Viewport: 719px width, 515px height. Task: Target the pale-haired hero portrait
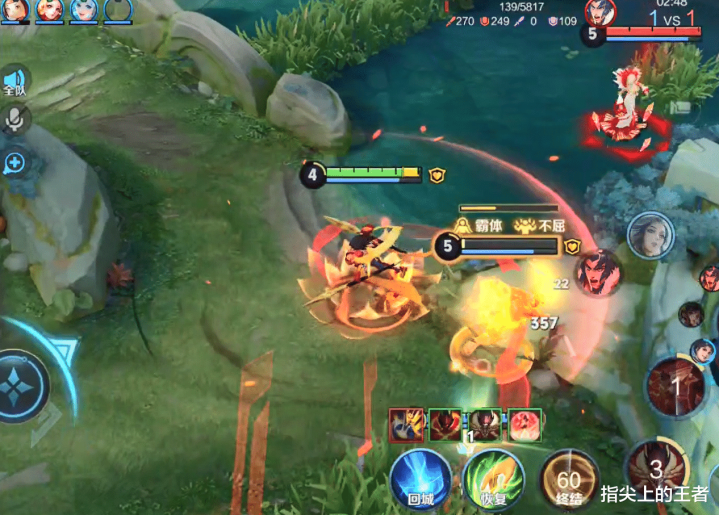click(x=650, y=236)
